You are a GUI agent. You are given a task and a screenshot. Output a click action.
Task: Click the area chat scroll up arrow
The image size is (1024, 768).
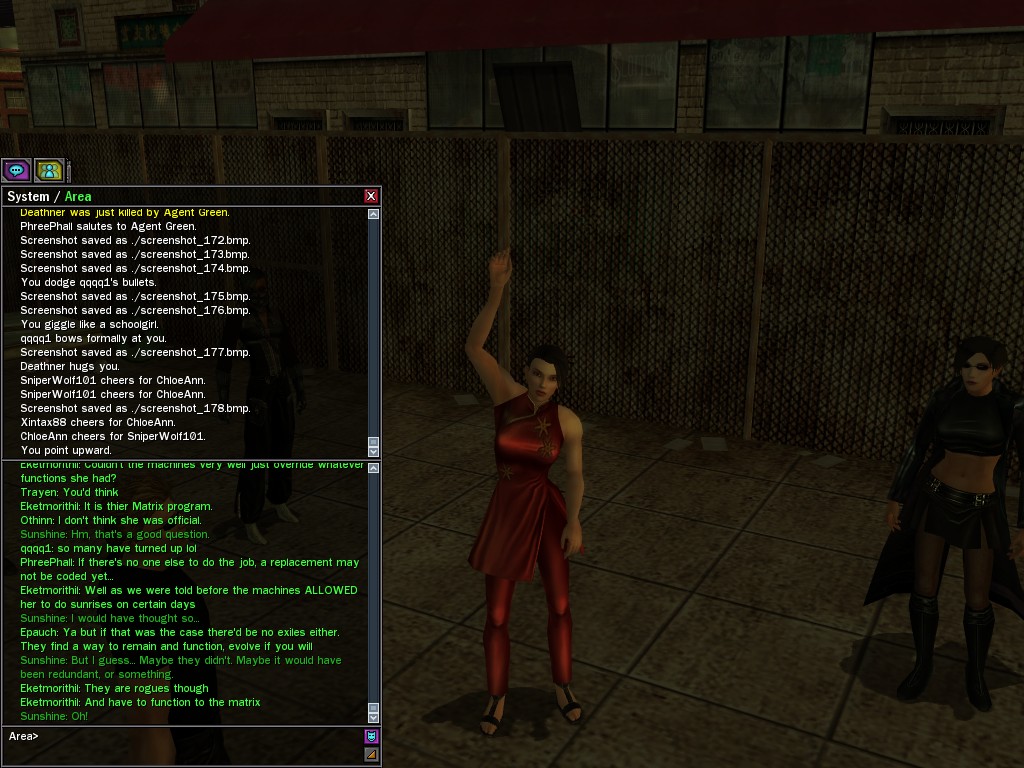[374, 468]
